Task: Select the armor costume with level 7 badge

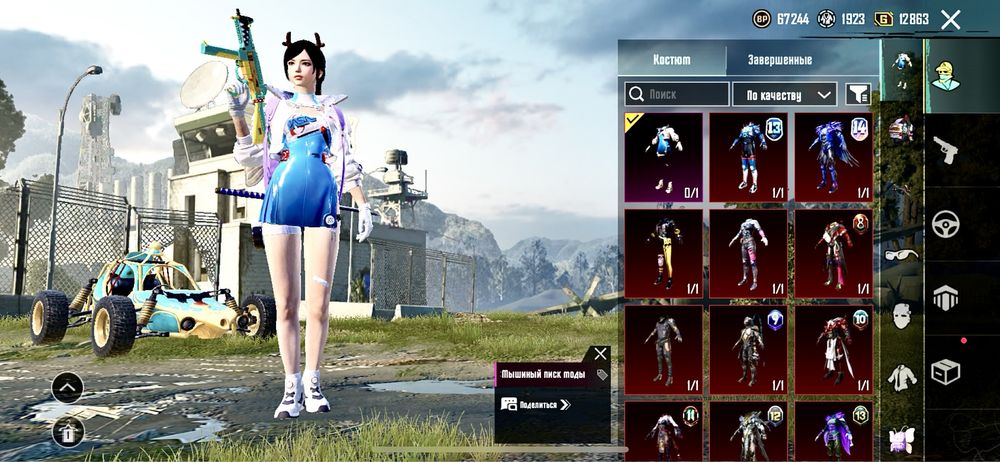Action: coord(748,350)
